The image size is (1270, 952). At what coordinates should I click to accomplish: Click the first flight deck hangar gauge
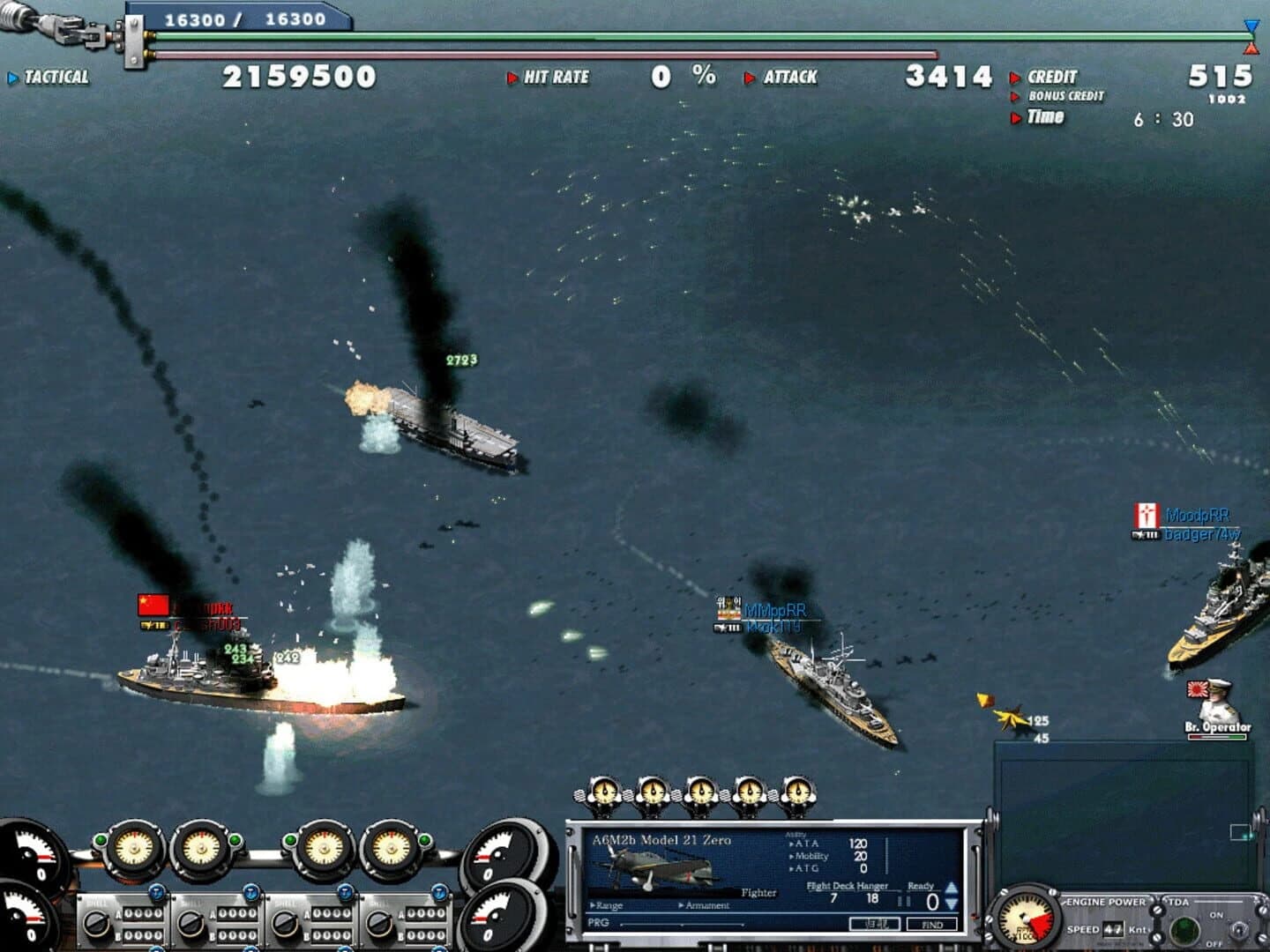coord(603,791)
